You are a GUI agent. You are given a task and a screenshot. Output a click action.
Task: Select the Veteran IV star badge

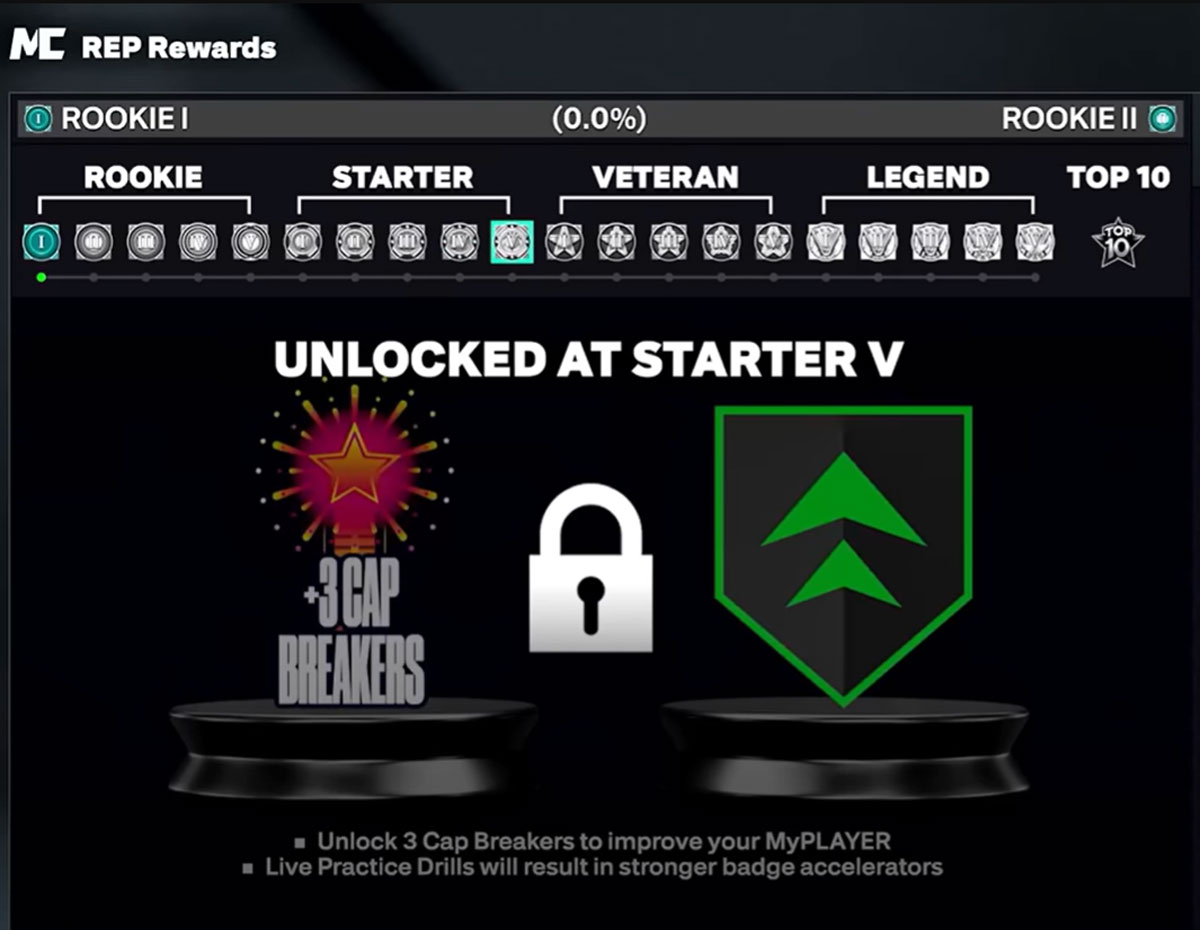coord(721,242)
